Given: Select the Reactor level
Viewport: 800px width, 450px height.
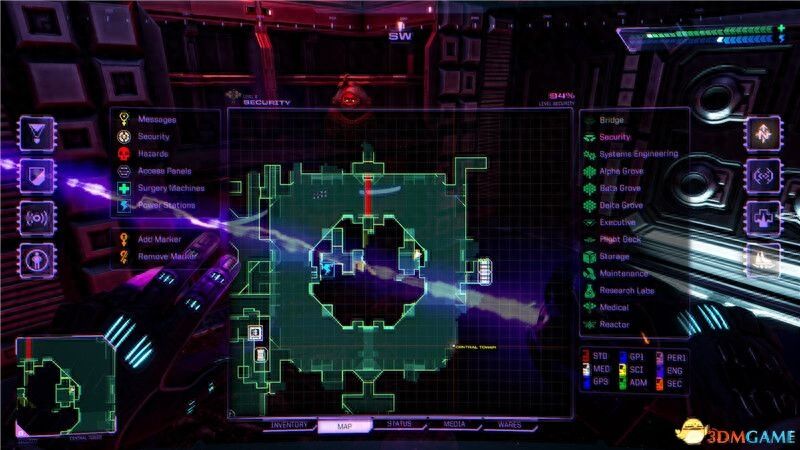Looking at the screenshot, I should point(613,325).
